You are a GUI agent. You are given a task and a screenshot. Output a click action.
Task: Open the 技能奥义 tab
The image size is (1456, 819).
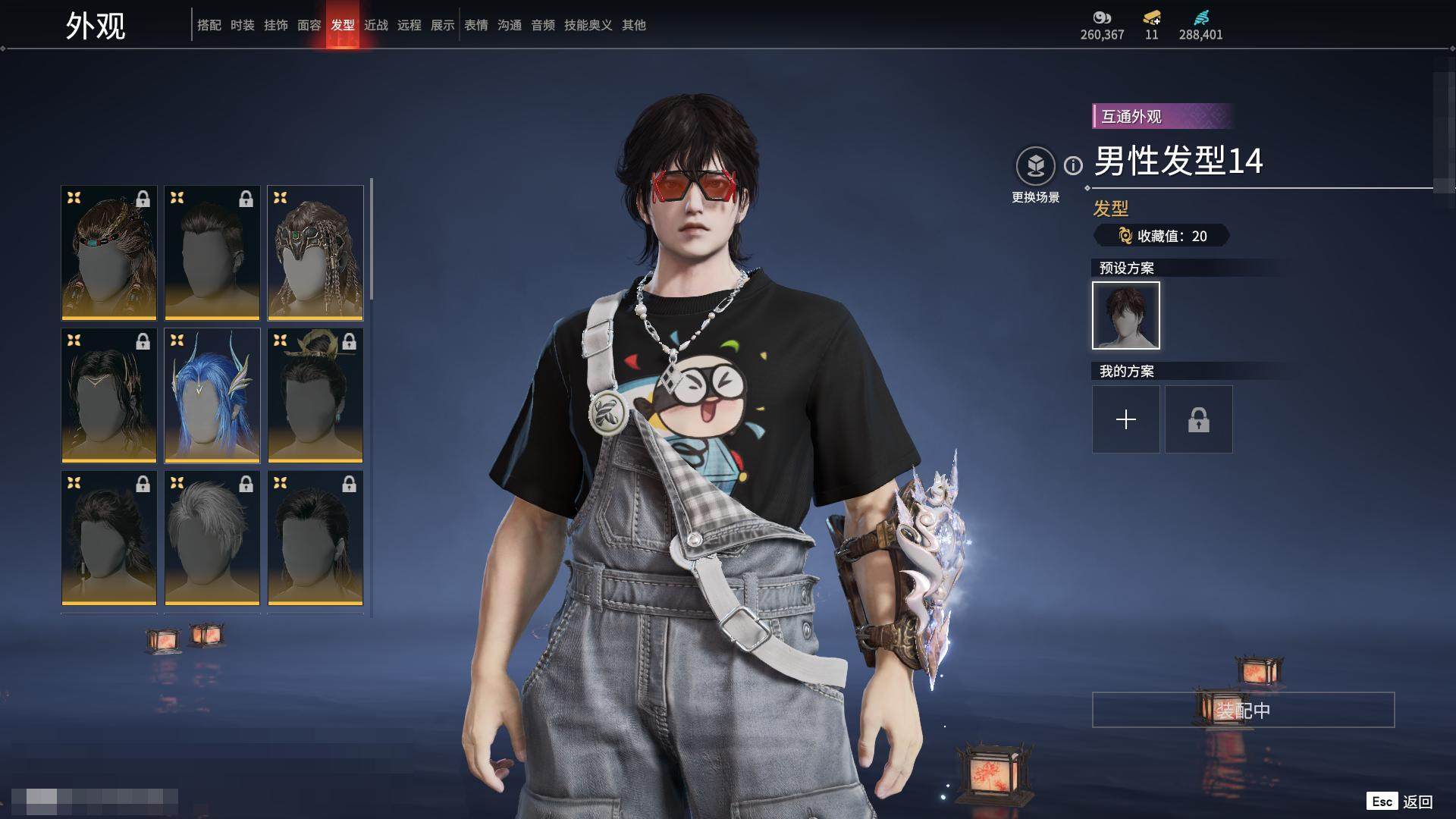coord(588,25)
